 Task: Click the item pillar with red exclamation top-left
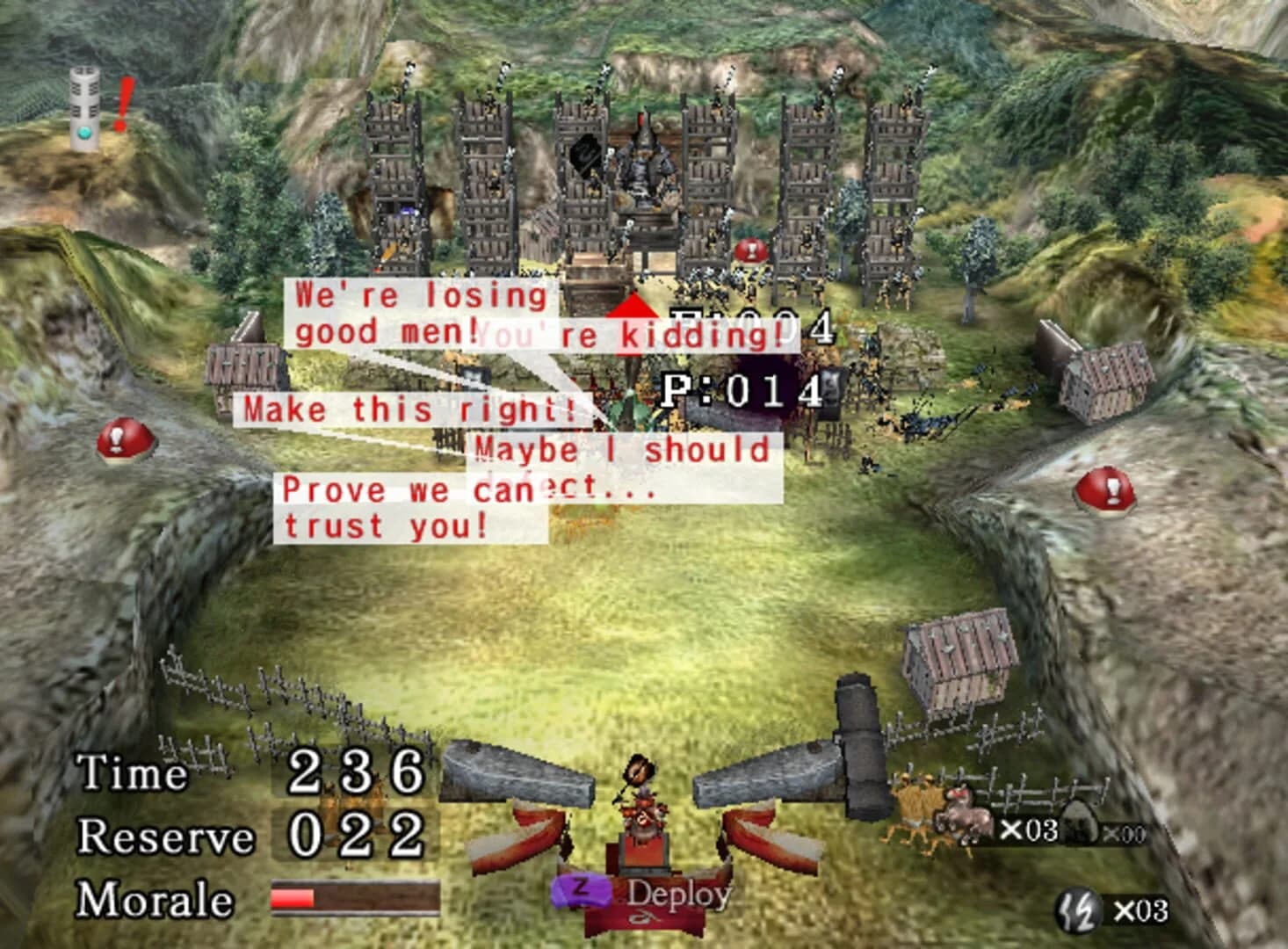click(x=84, y=101)
